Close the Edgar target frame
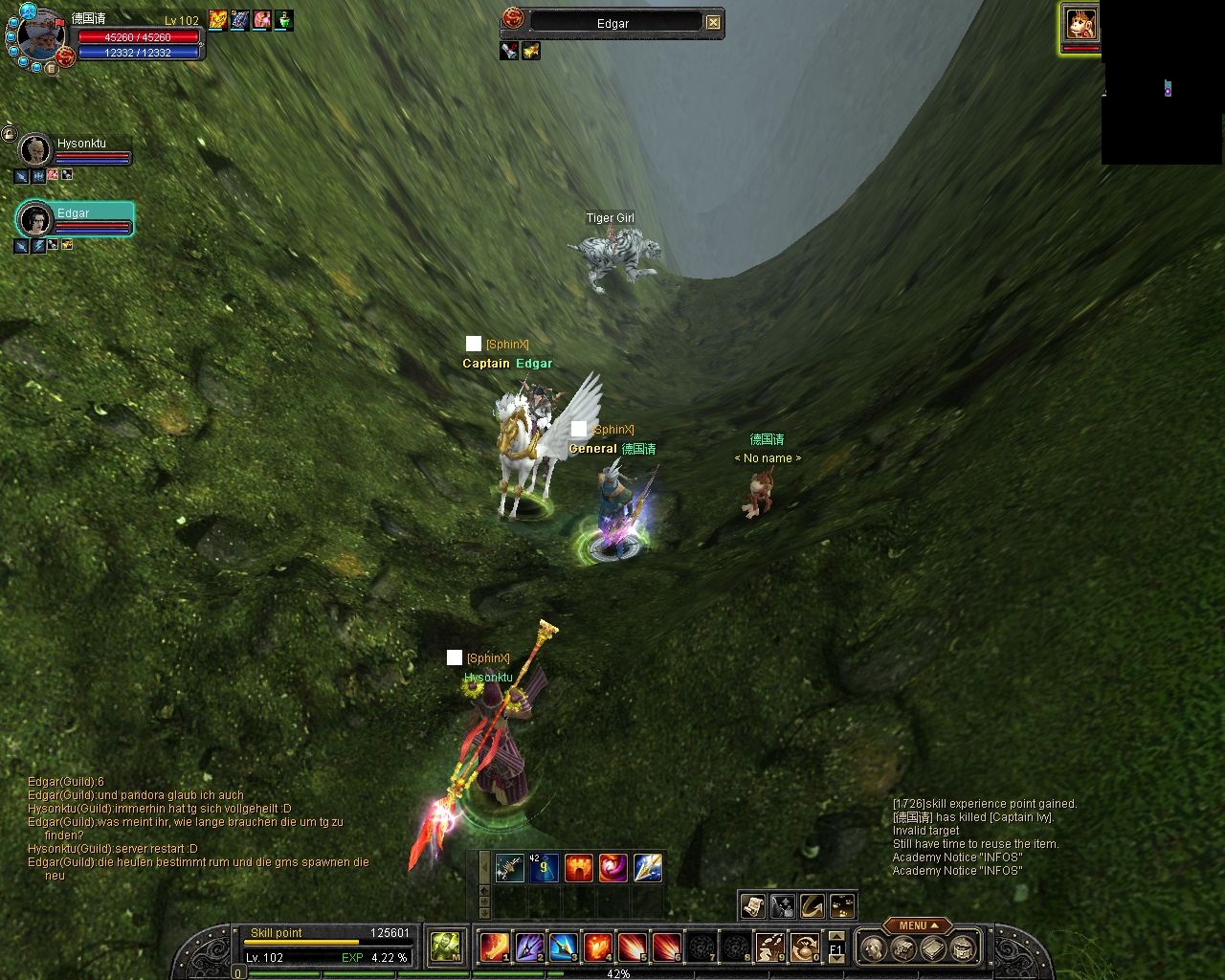The image size is (1225, 980). pos(713,22)
